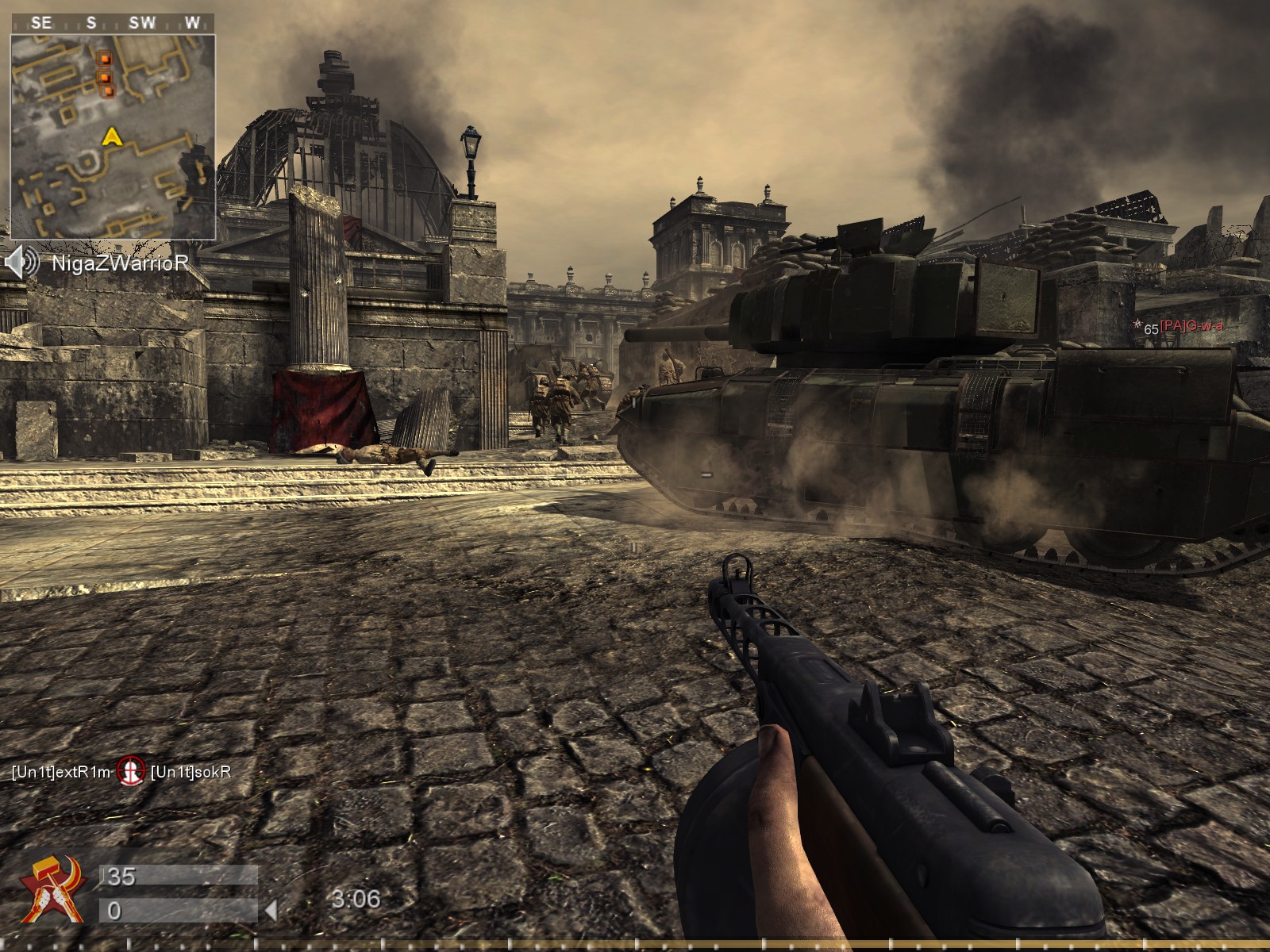Click the compass heading strip
Image resolution: width=1270 pixels, height=952 pixels.
113,23
